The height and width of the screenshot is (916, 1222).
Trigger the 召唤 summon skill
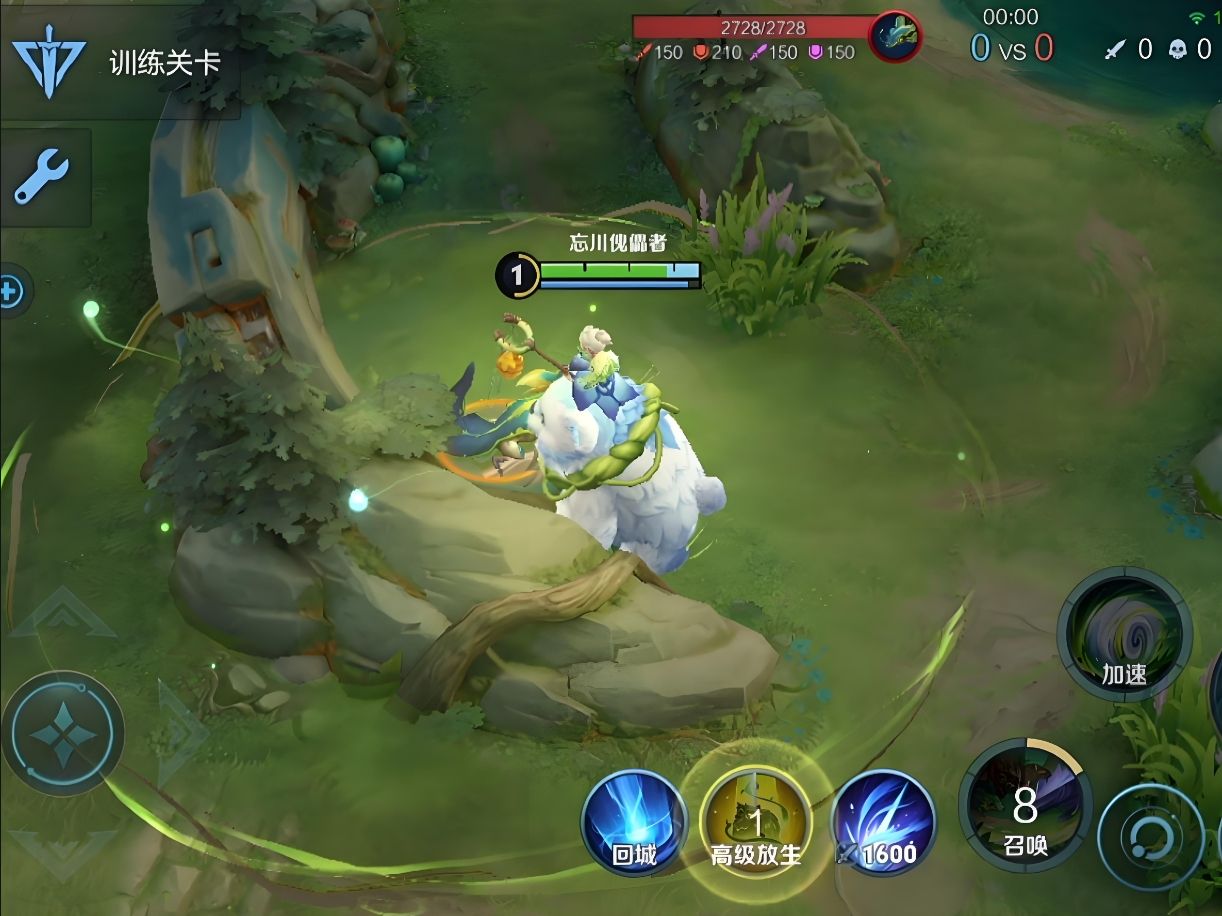(1024, 806)
